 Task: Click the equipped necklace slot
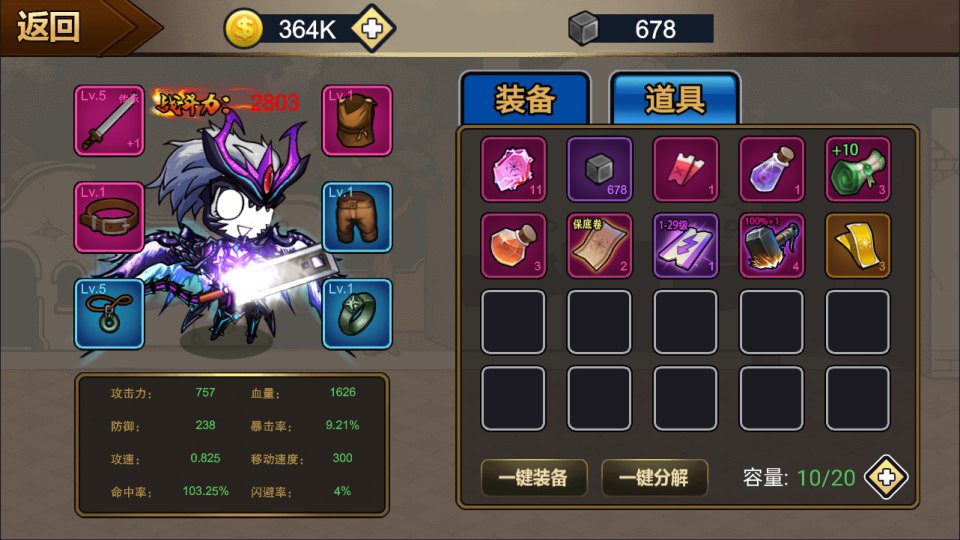coord(108,313)
